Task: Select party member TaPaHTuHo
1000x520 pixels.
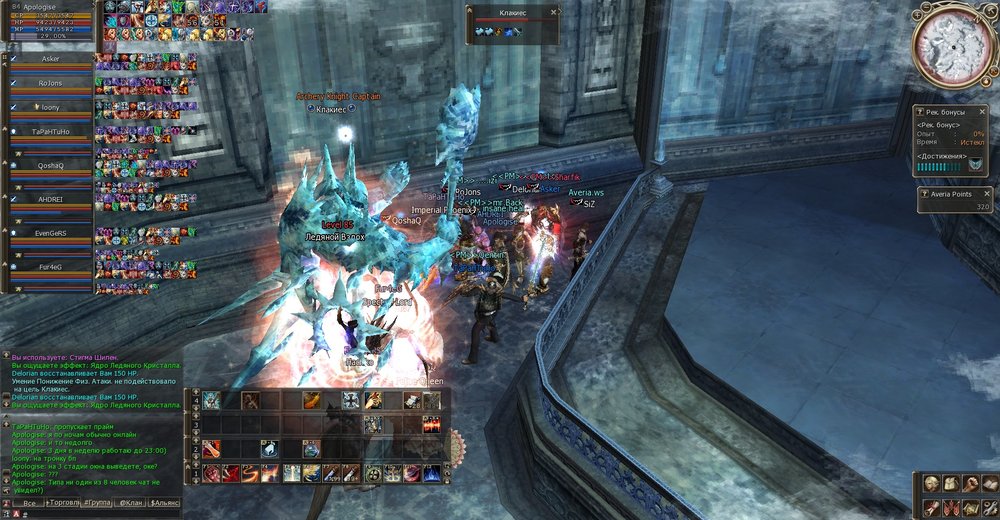Action: pyautogui.click(x=50, y=131)
